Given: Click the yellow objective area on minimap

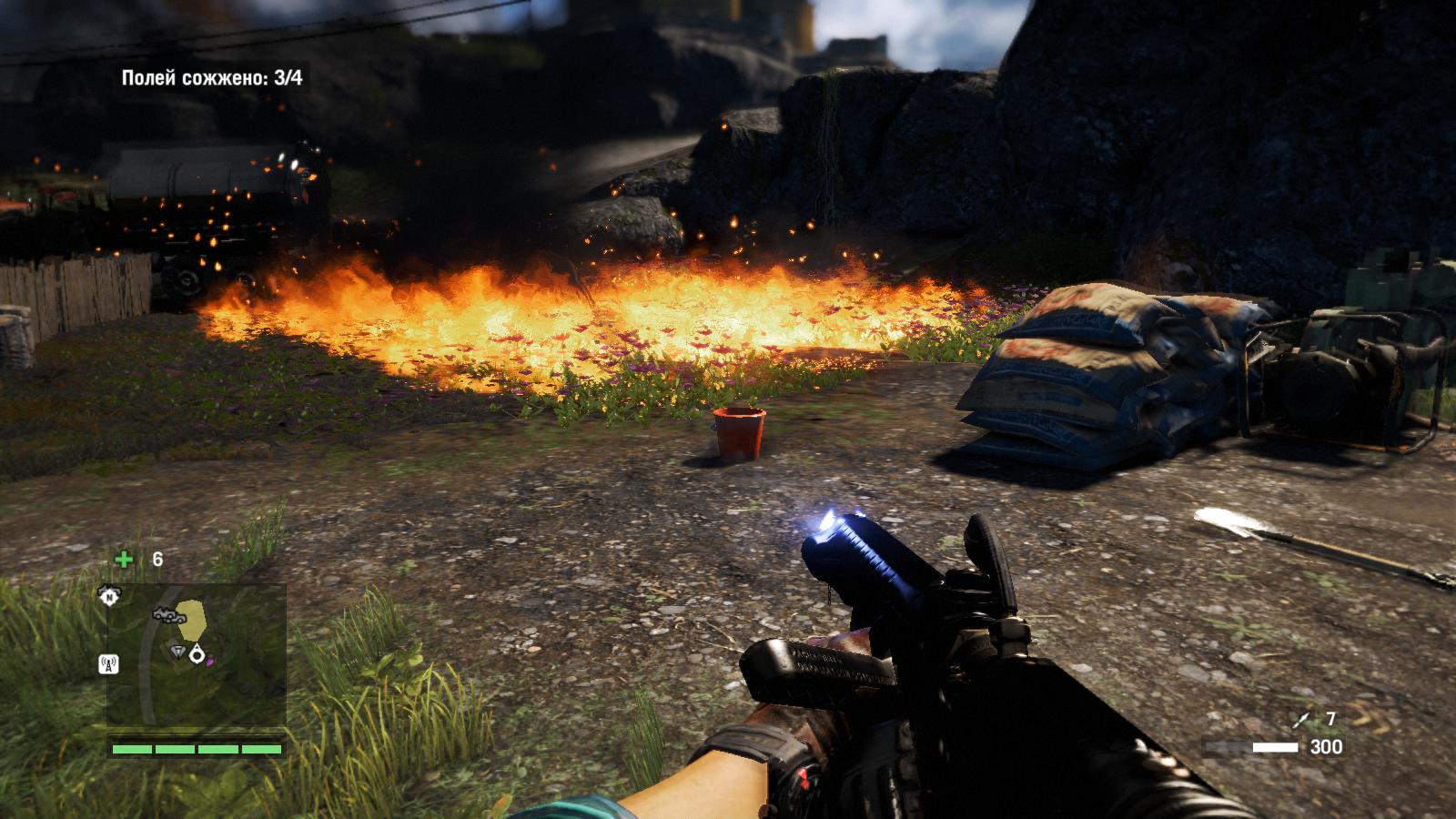Looking at the screenshot, I should (x=192, y=619).
